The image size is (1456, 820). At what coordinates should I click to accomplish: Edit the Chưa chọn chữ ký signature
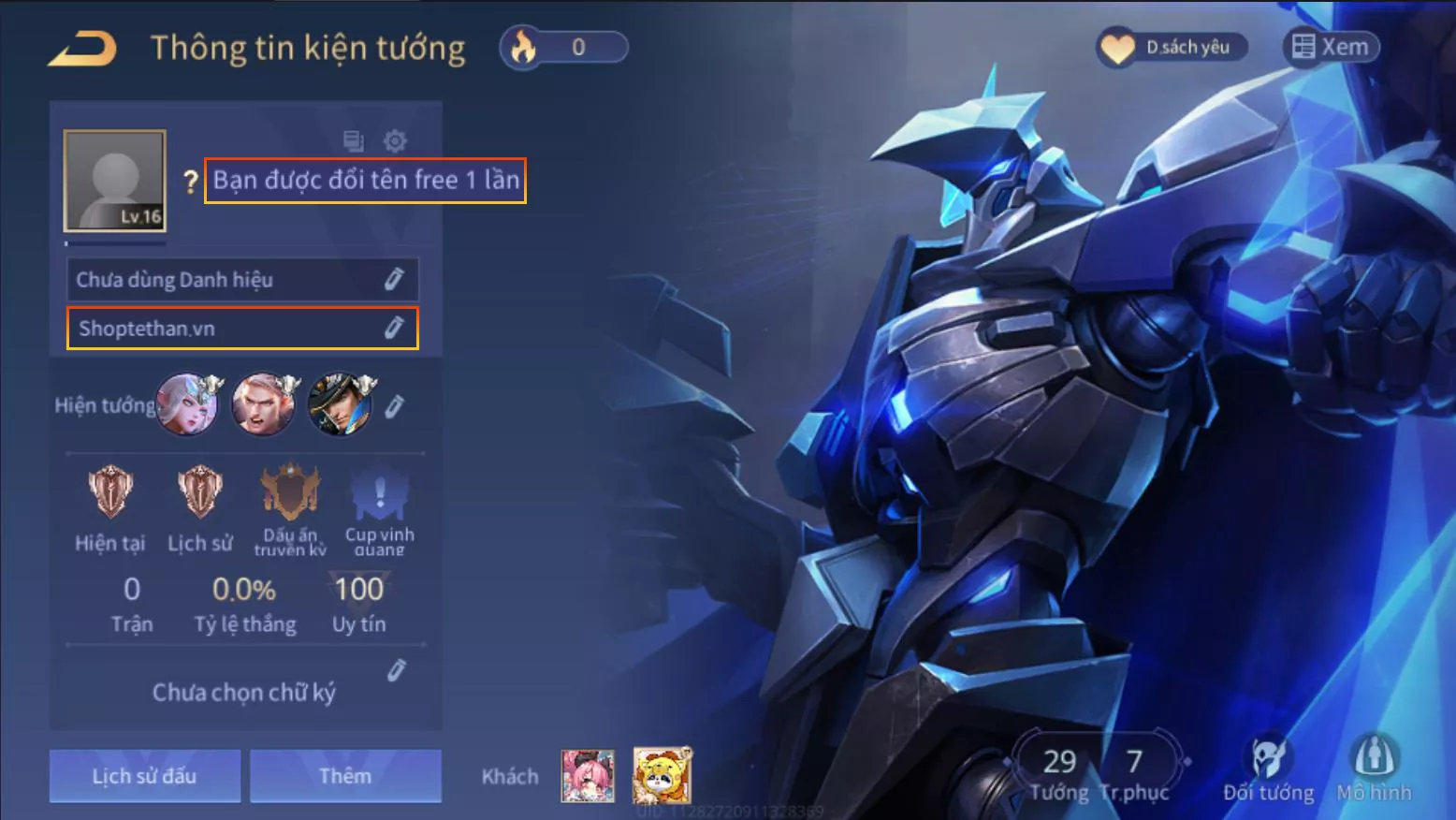(x=397, y=670)
